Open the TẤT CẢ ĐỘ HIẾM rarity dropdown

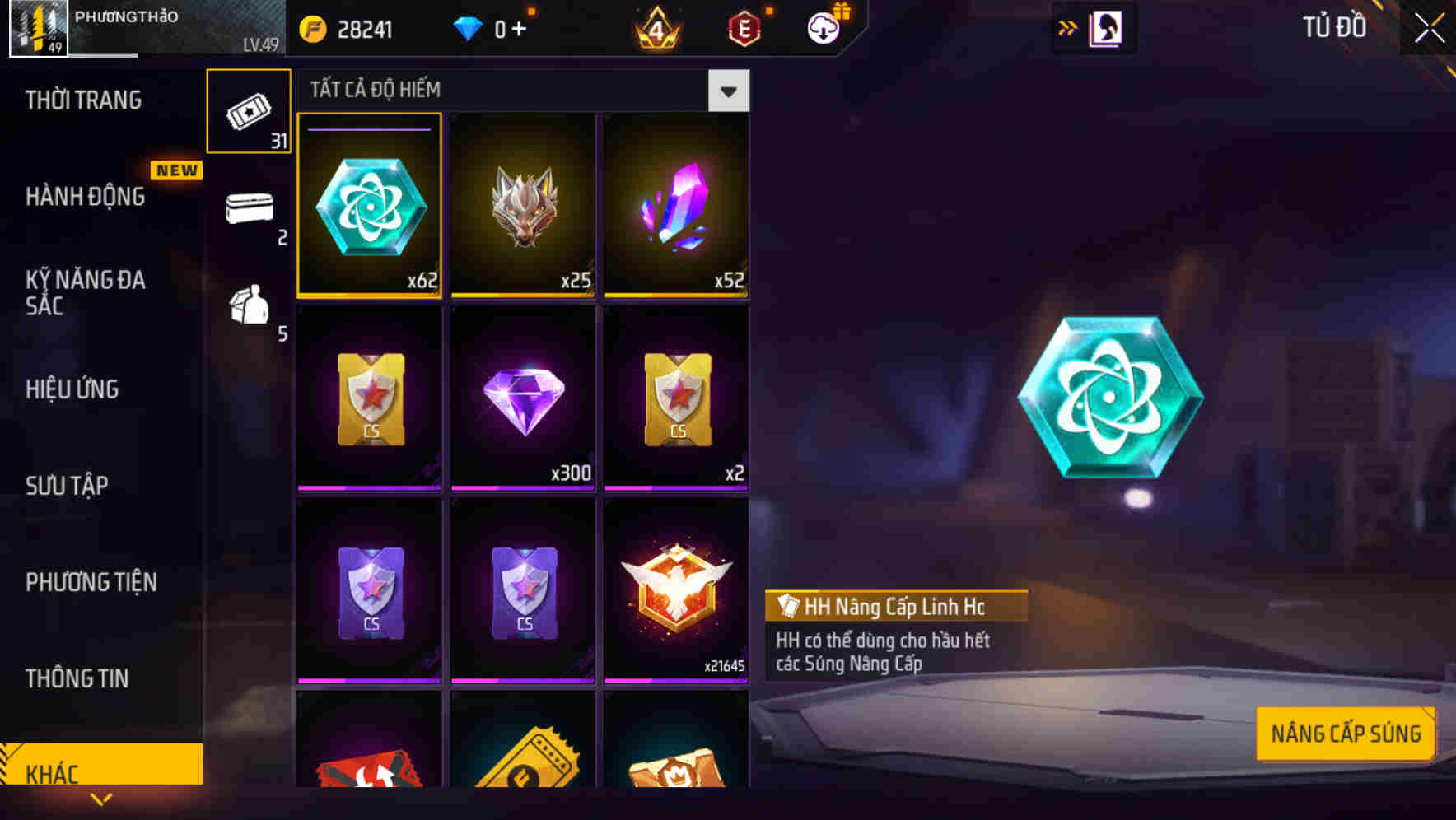pos(727,91)
